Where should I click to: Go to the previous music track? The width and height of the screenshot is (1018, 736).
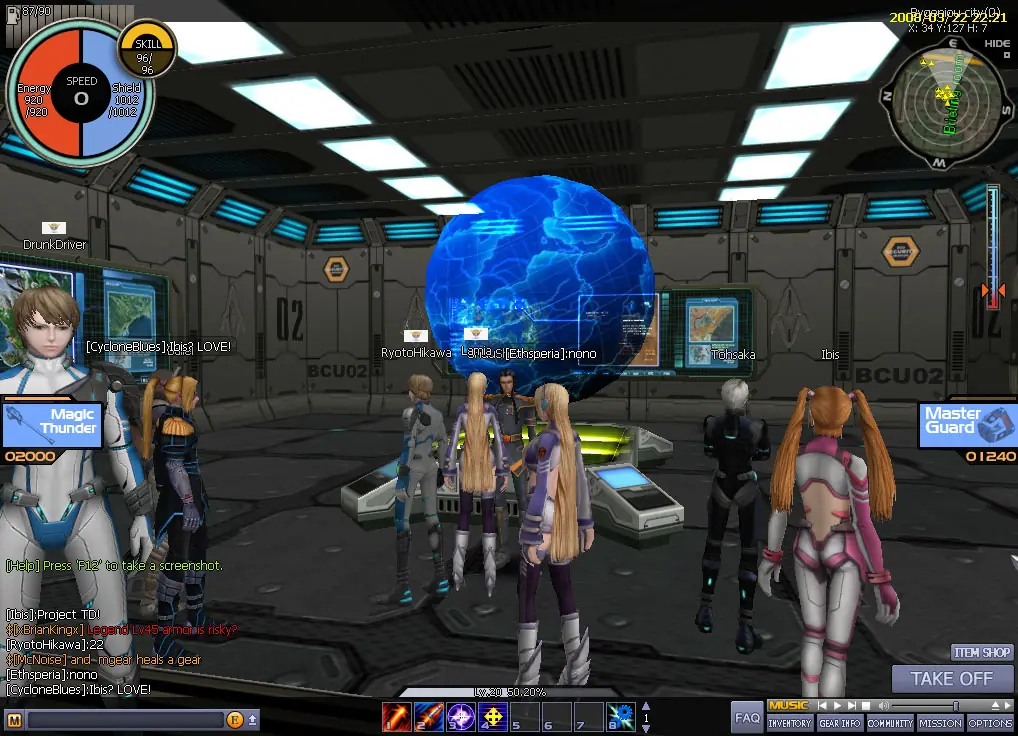click(x=823, y=706)
